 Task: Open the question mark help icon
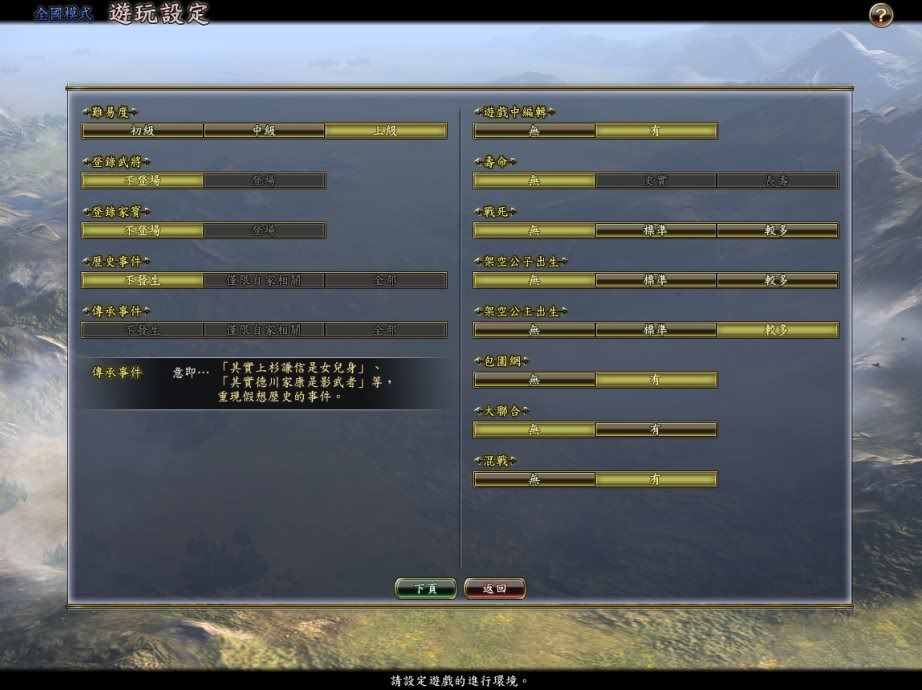pyautogui.click(x=880, y=15)
